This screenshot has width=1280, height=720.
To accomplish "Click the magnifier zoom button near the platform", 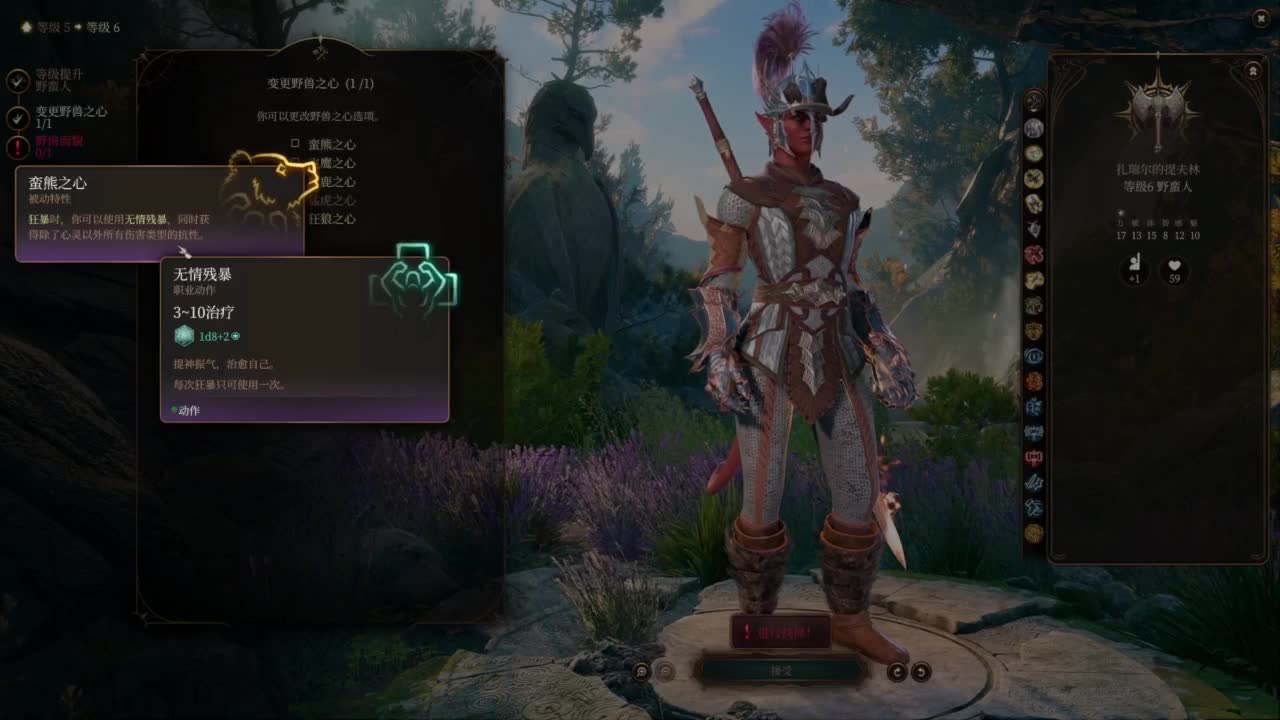I will click(x=641, y=672).
